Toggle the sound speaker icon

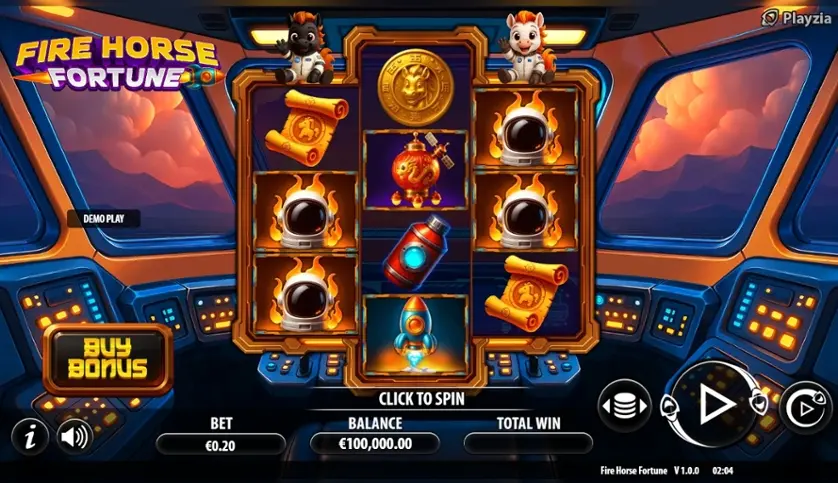click(x=73, y=435)
